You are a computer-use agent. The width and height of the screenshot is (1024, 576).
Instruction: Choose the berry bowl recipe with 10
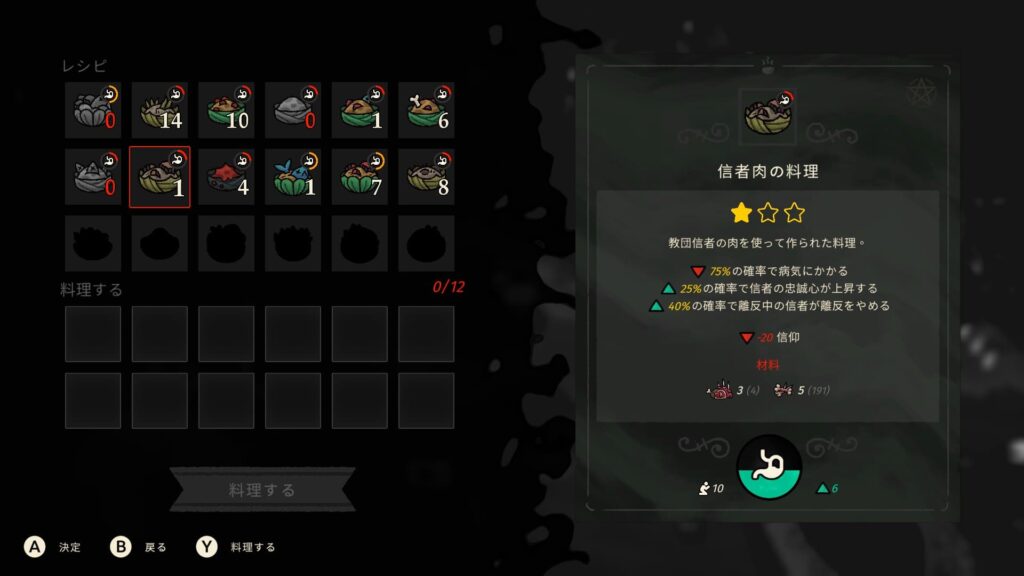coord(226,110)
